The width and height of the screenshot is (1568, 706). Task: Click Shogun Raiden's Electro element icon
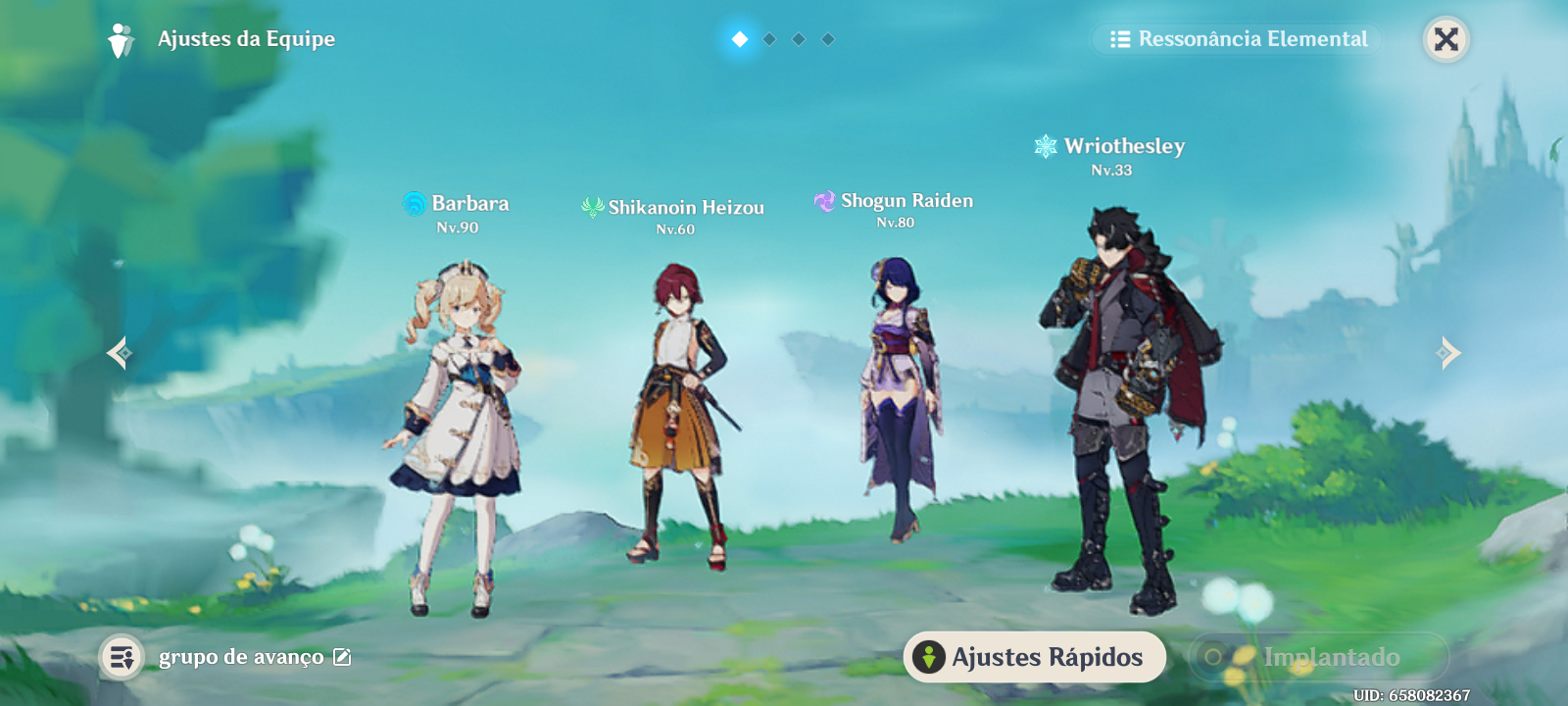click(x=826, y=200)
